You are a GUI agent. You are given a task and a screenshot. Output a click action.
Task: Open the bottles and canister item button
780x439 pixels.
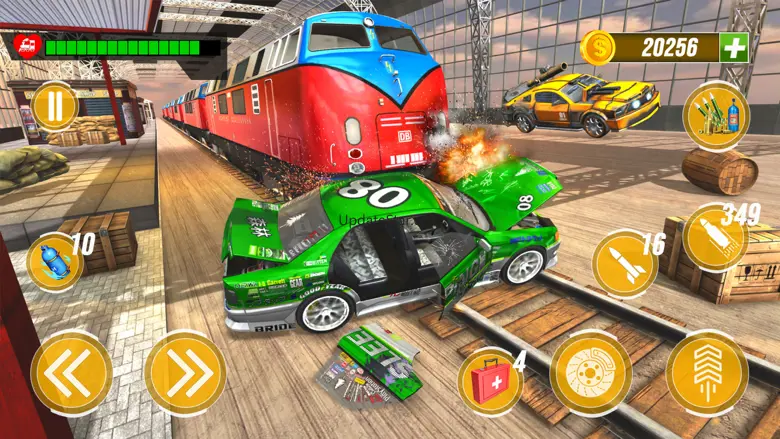tap(716, 116)
